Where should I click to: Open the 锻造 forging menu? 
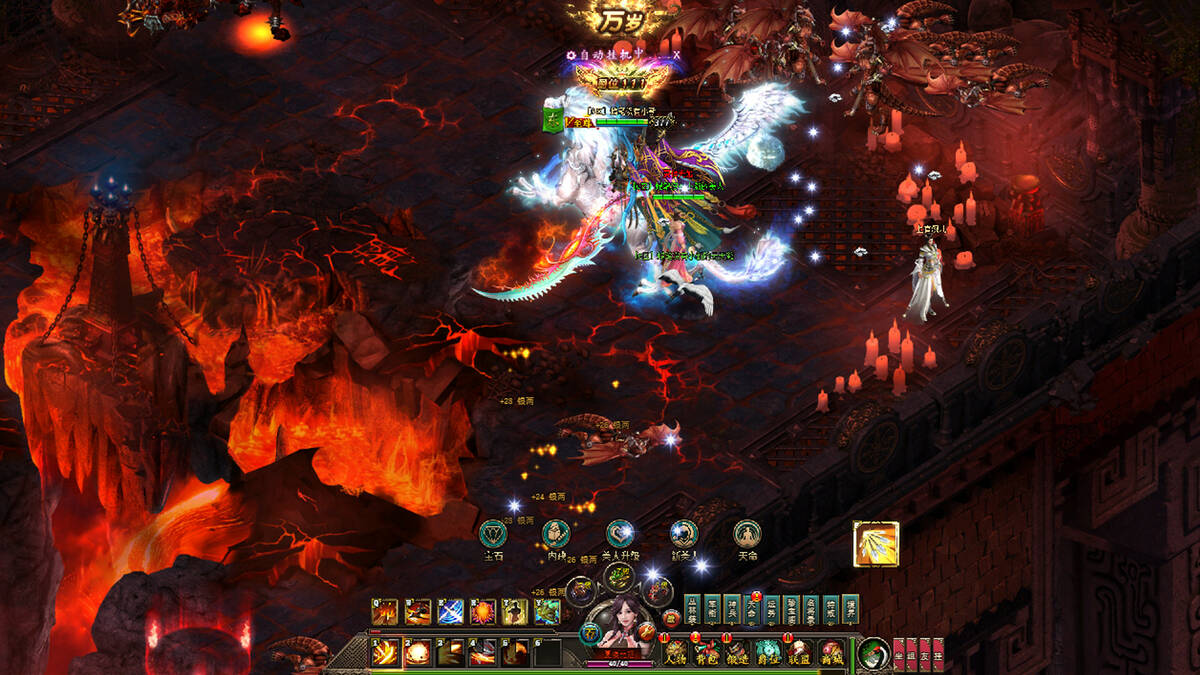click(x=738, y=653)
